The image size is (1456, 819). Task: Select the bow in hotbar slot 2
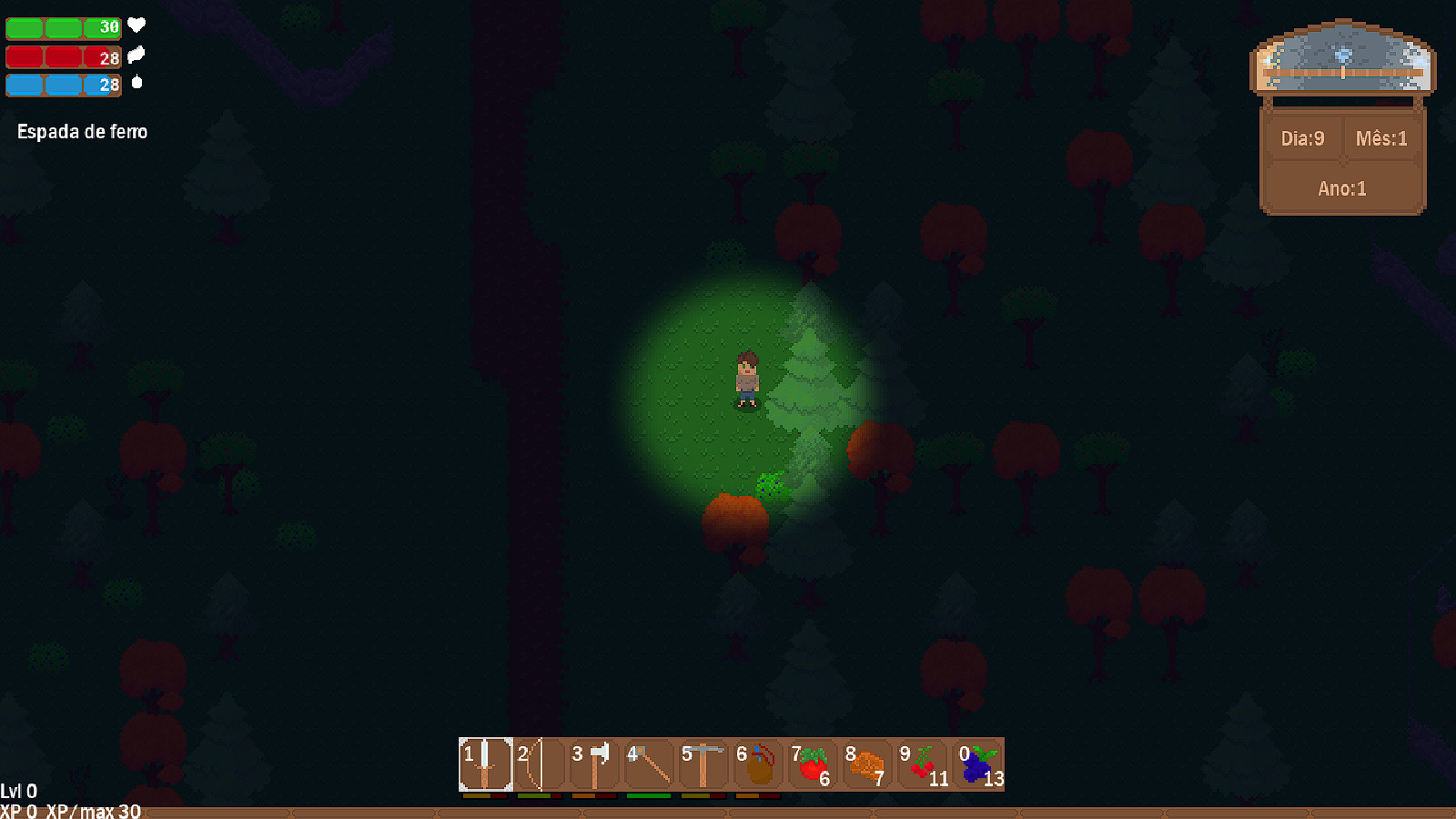pyautogui.click(x=539, y=763)
